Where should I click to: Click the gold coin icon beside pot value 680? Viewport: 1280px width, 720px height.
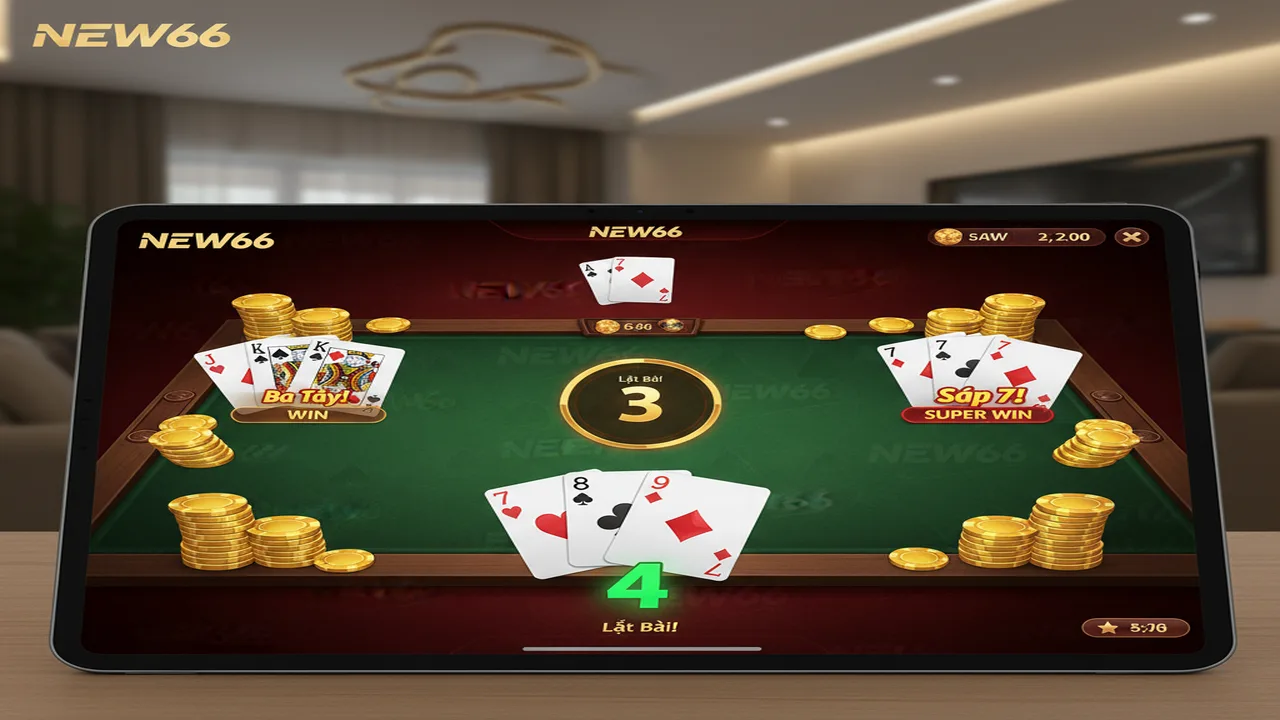(x=606, y=326)
